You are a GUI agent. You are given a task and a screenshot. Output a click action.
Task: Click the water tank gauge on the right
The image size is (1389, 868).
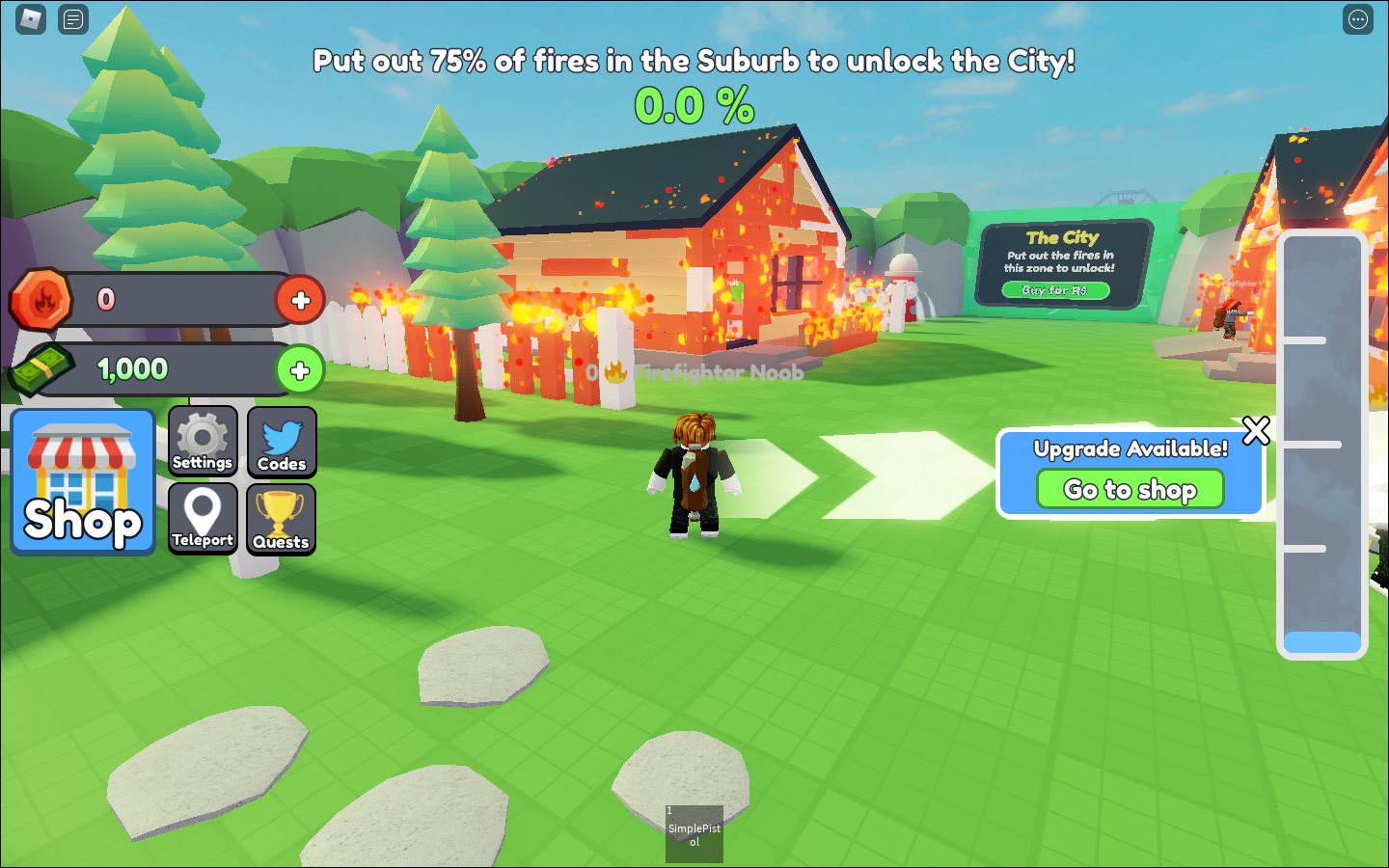pyautogui.click(x=1321, y=444)
